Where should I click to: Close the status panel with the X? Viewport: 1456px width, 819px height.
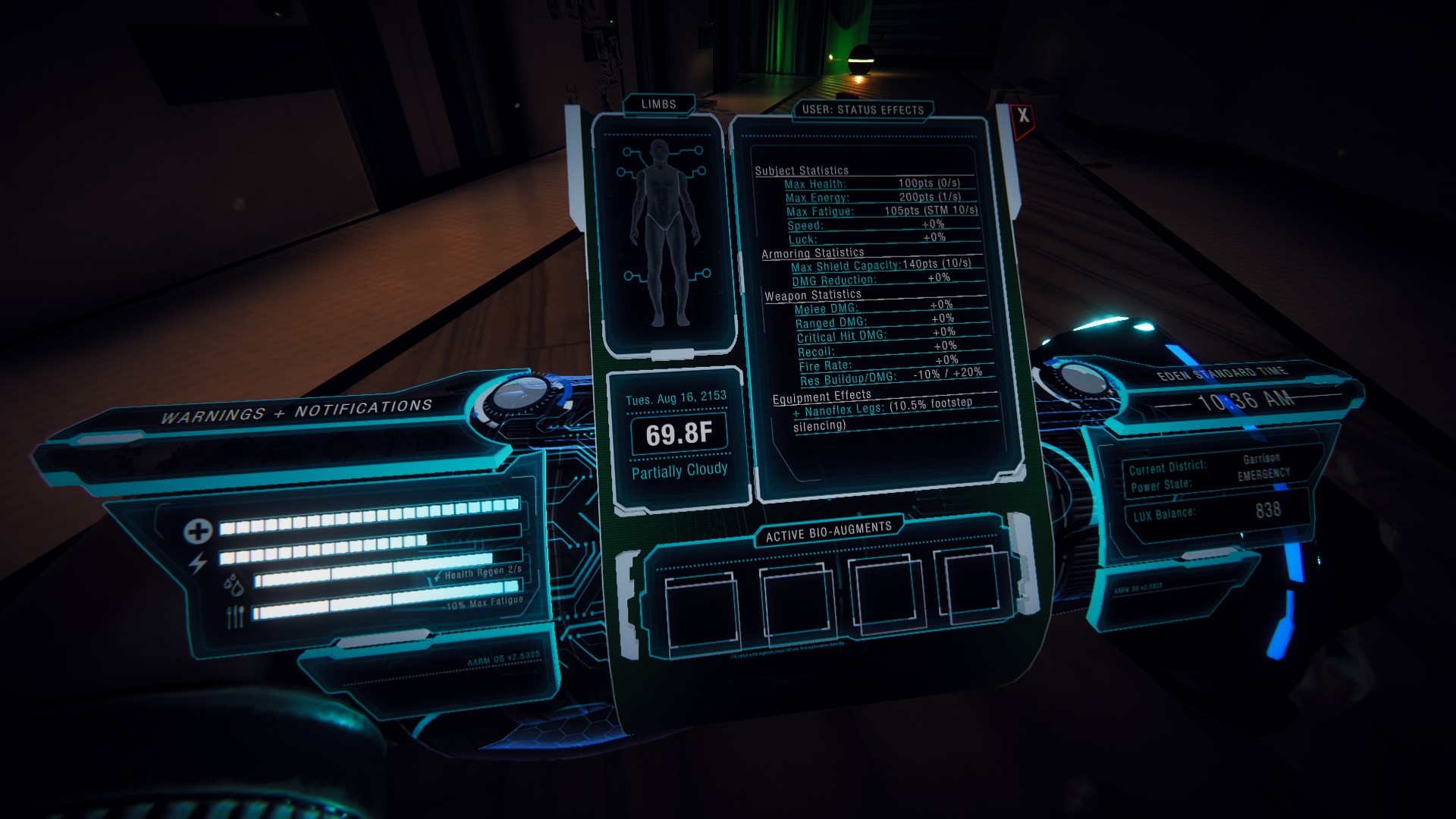(x=1023, y=116)
